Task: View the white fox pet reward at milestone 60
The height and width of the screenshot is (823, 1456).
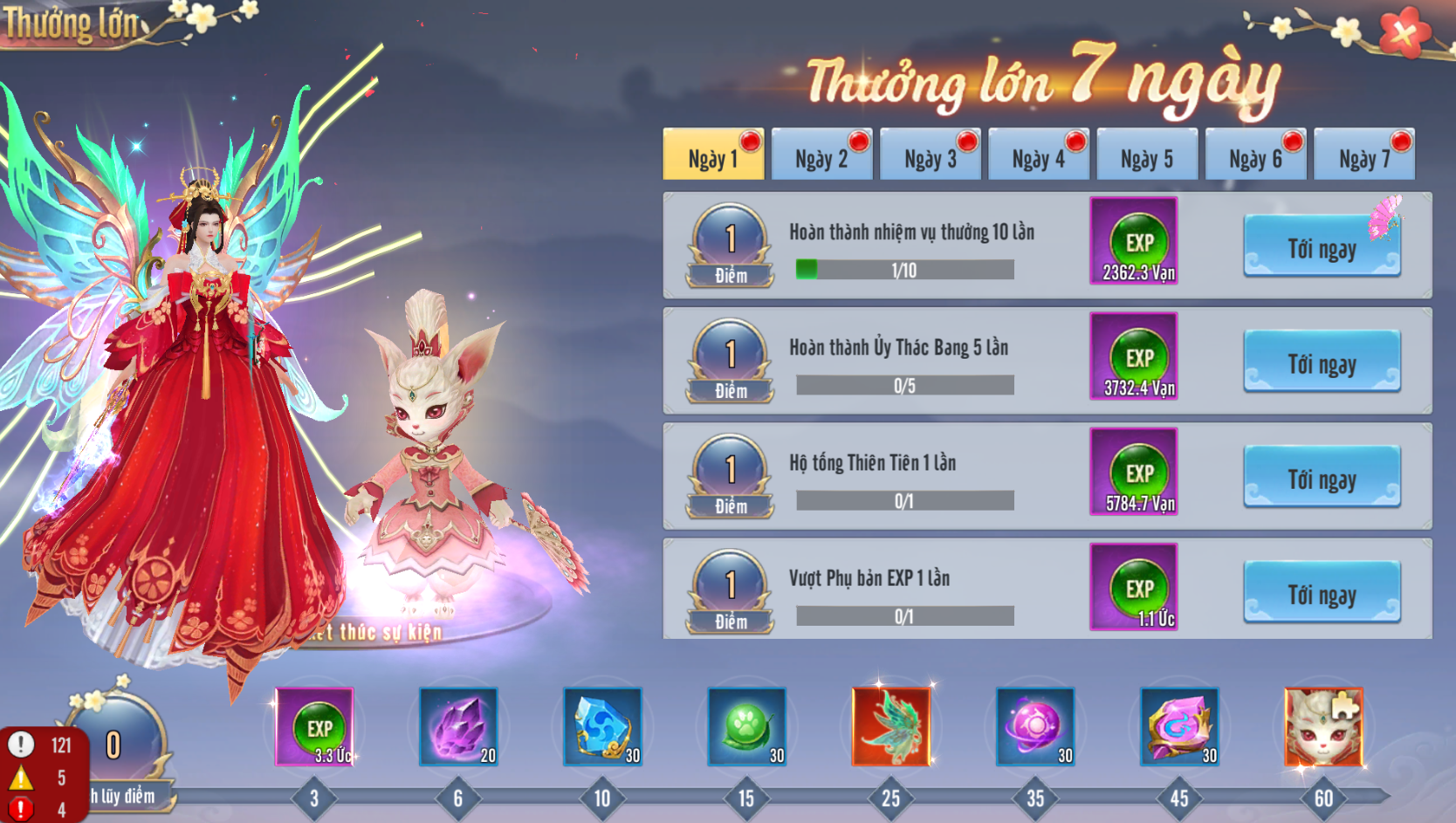Action: tap(1324, 726)
